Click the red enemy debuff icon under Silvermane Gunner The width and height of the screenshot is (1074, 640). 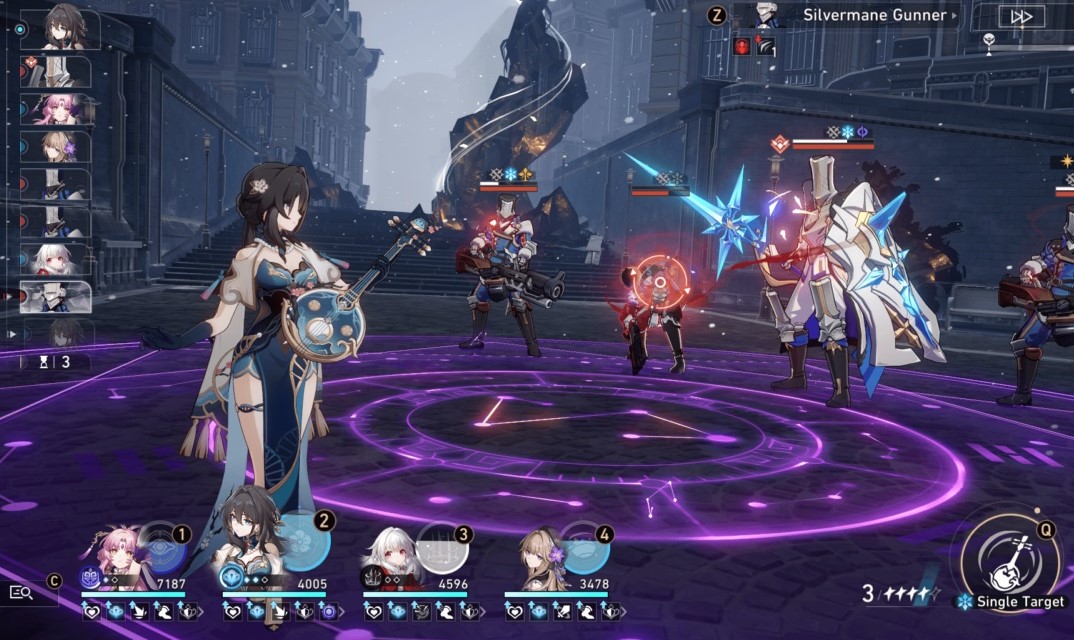coord(742,46)
